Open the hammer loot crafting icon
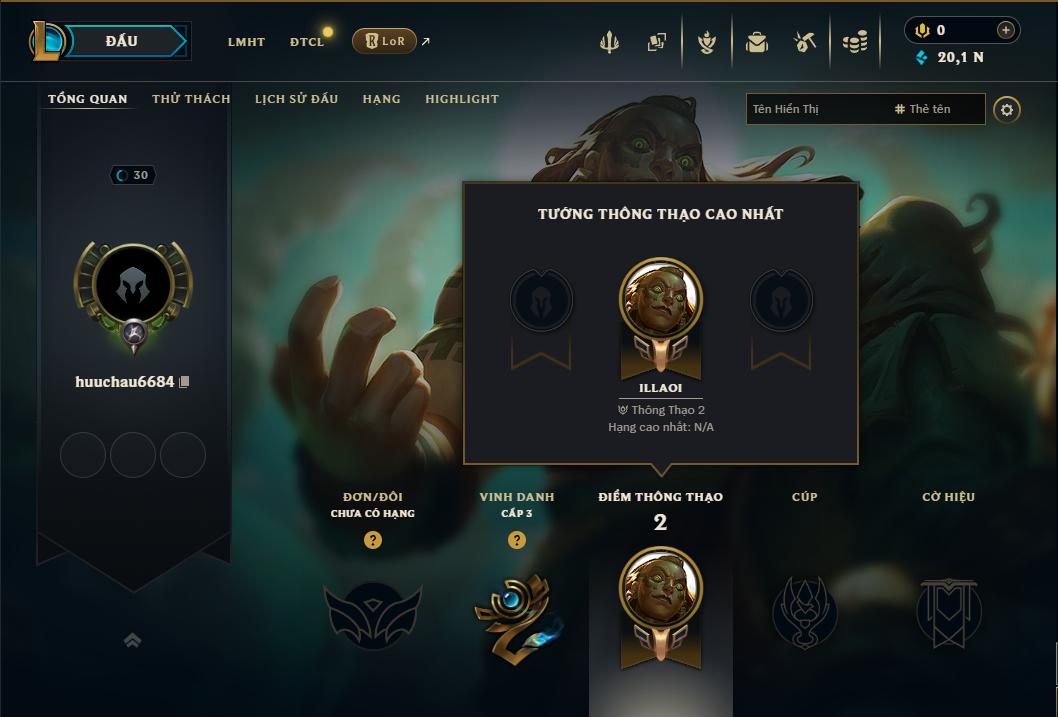This screenshot has height=717, width=1058. [x=805, y=42]
